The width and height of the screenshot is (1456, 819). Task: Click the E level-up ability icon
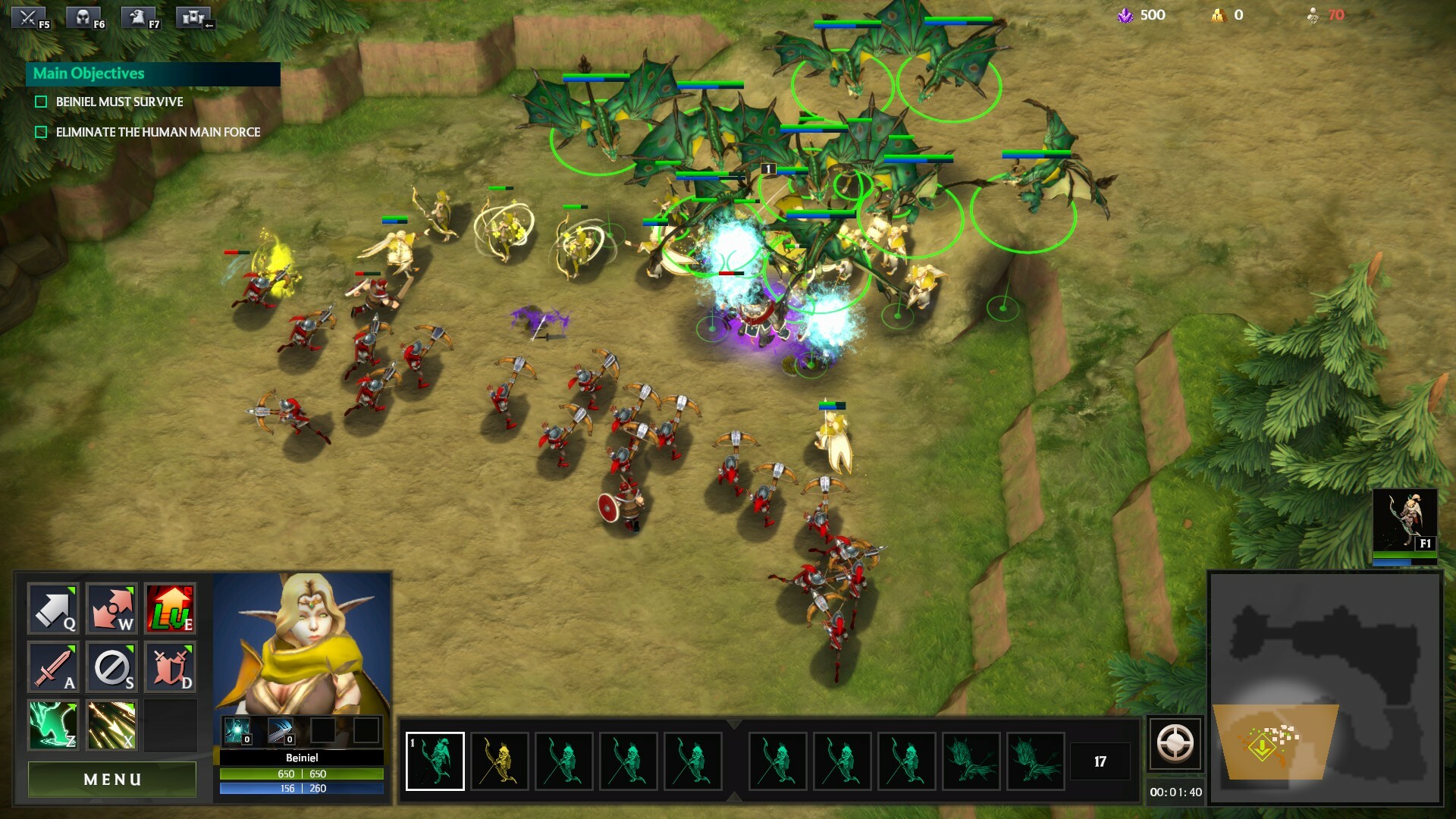coord(168,608)
